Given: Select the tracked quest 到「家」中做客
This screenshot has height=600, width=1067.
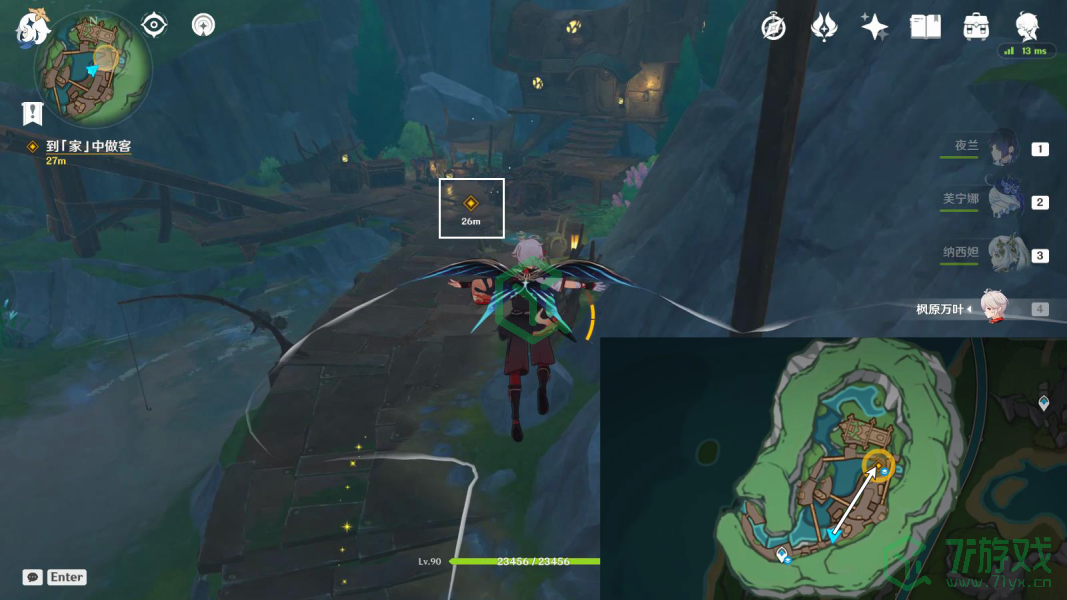Looking at the screenshot, I should [x=88, y=146].
